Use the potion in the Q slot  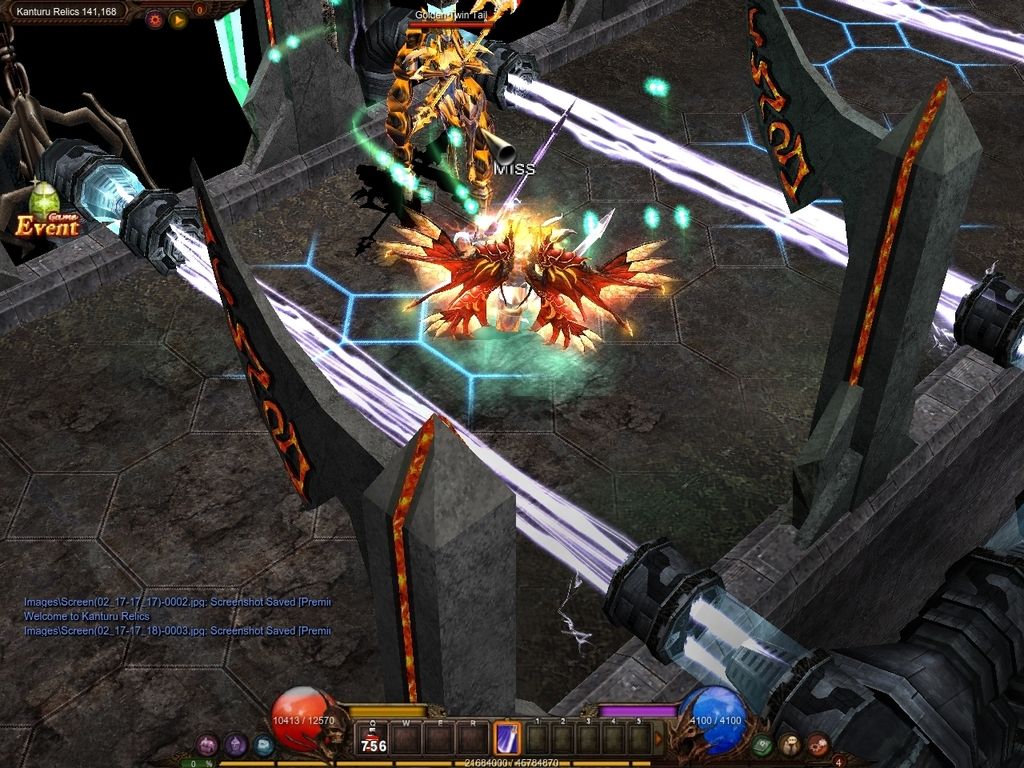[373, 739]
